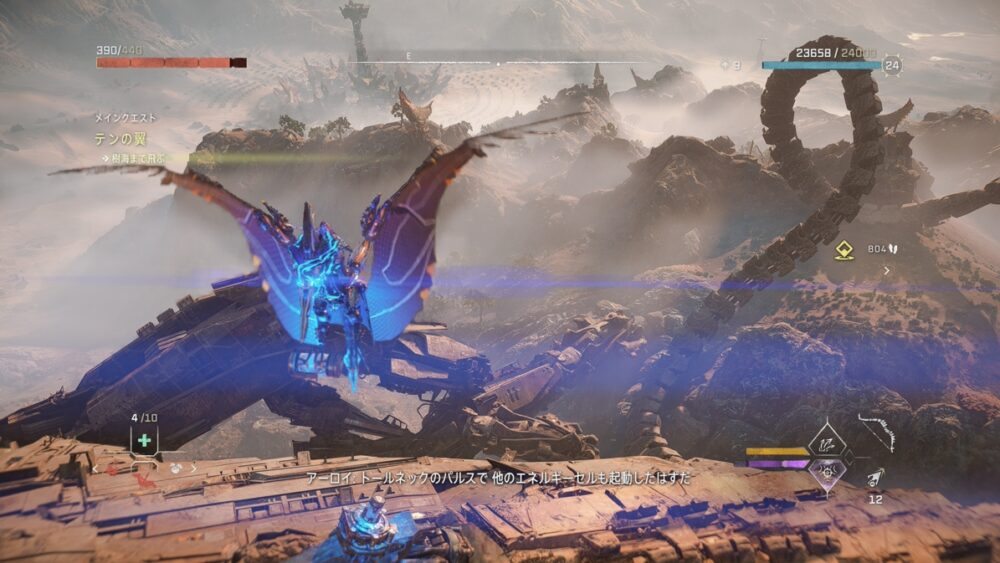Select the bow weapon icon
The width and height of the screenshot is (1000, 563).
point(877,432)
